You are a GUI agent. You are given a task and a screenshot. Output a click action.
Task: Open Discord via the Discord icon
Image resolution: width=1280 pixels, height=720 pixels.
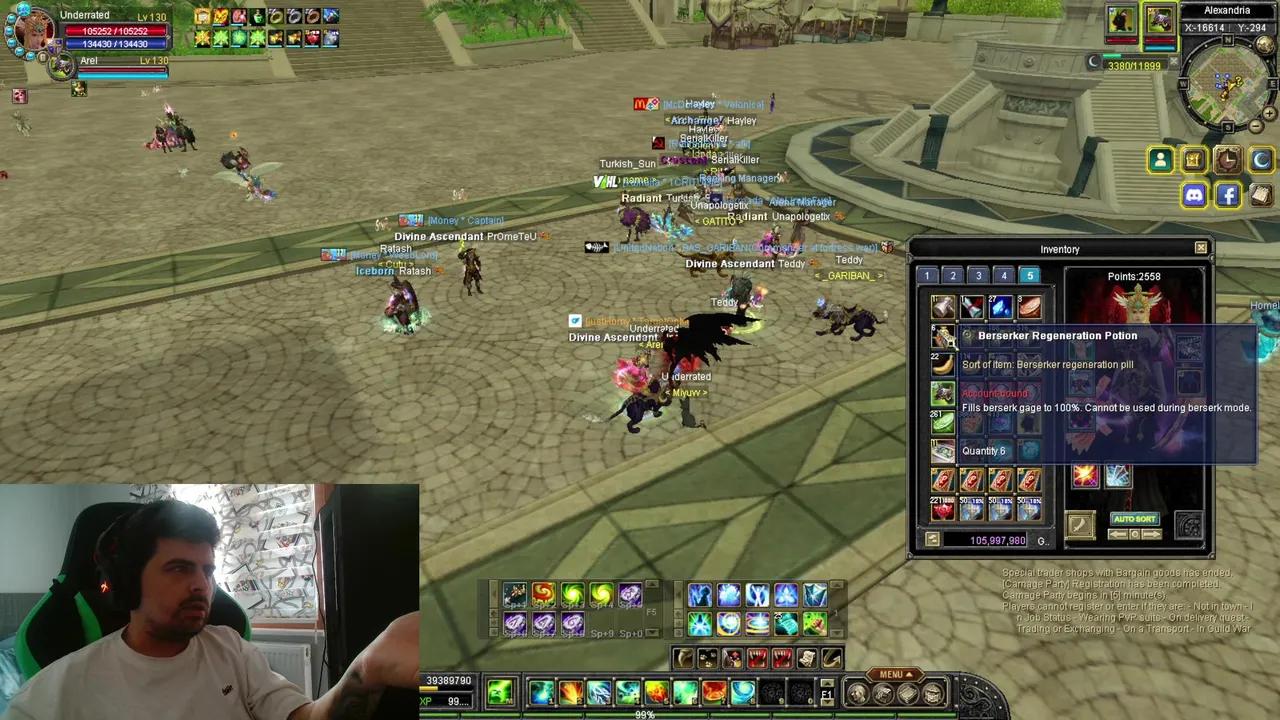(x=1194, y=195)
